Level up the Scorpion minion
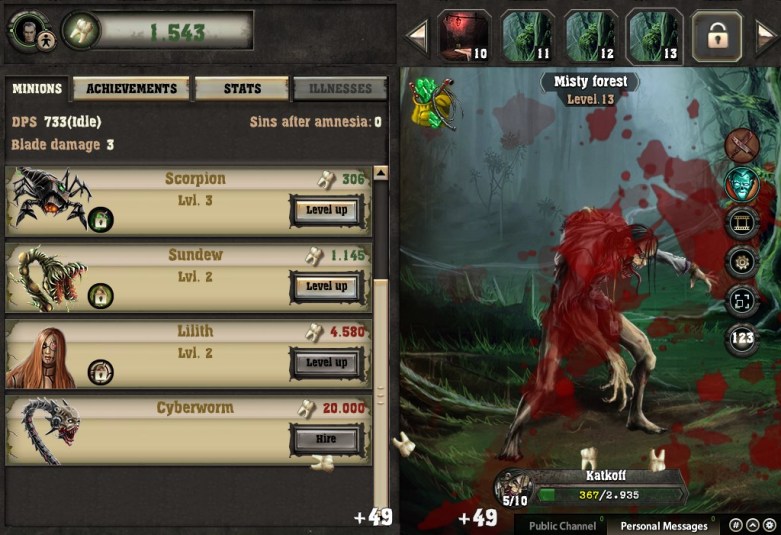Screen dimensions: 781x535 click(x=326, y=210)
